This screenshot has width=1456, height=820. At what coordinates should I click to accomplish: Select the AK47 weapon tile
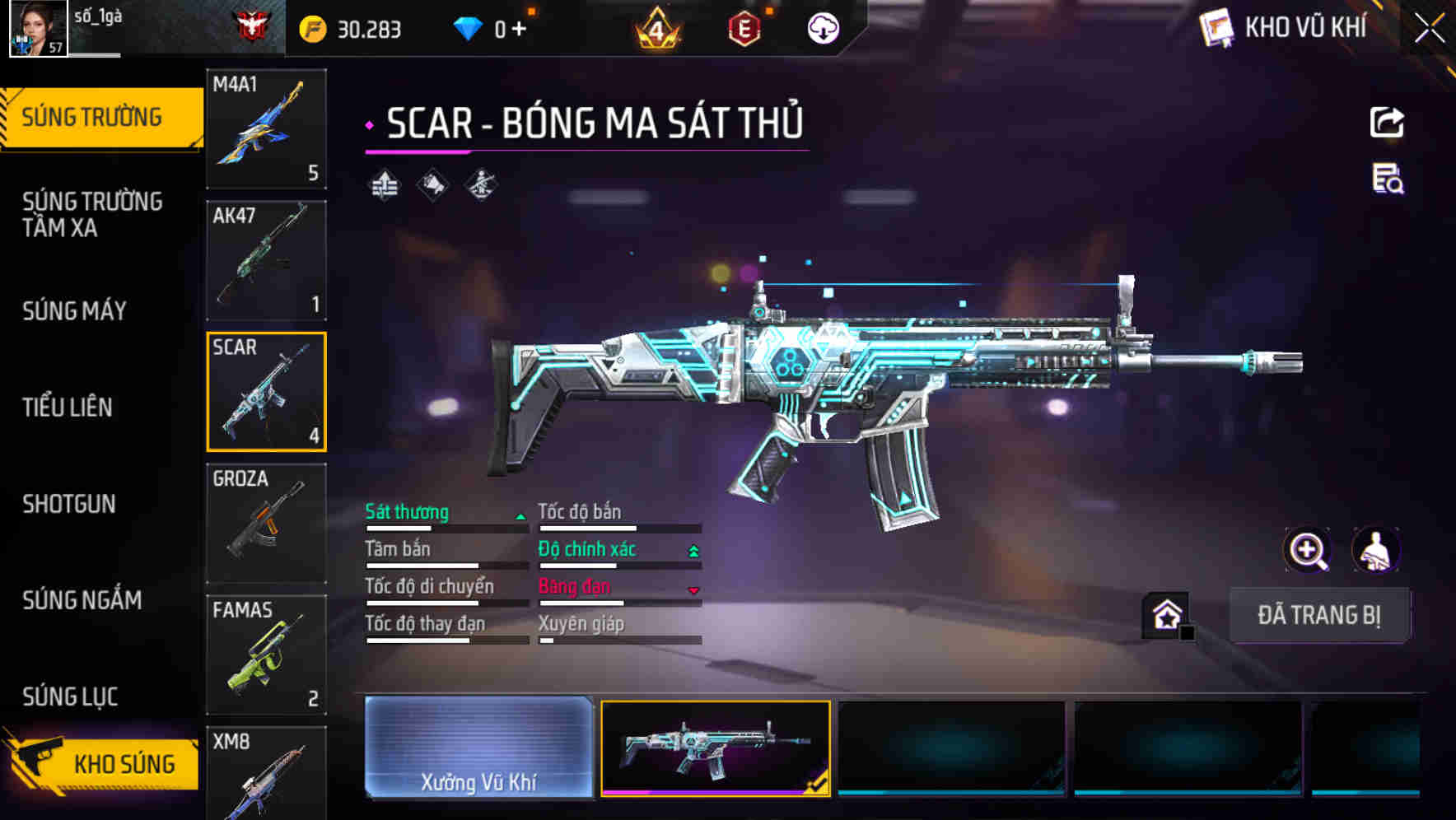pyautogui.click(x=266, y=260)
